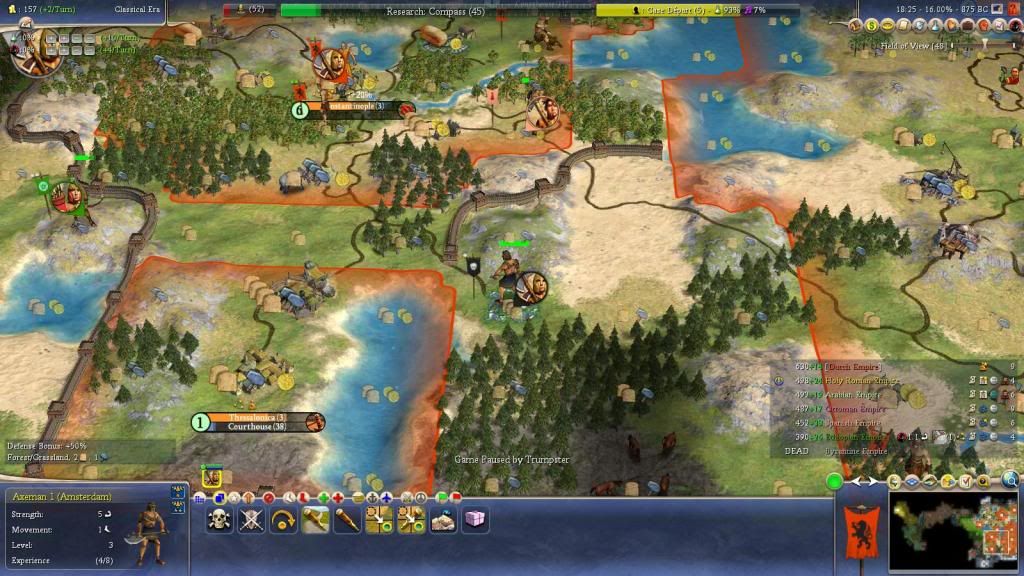
Task: Click the wooden club promotion icon
Action: (x=347, y=519)
